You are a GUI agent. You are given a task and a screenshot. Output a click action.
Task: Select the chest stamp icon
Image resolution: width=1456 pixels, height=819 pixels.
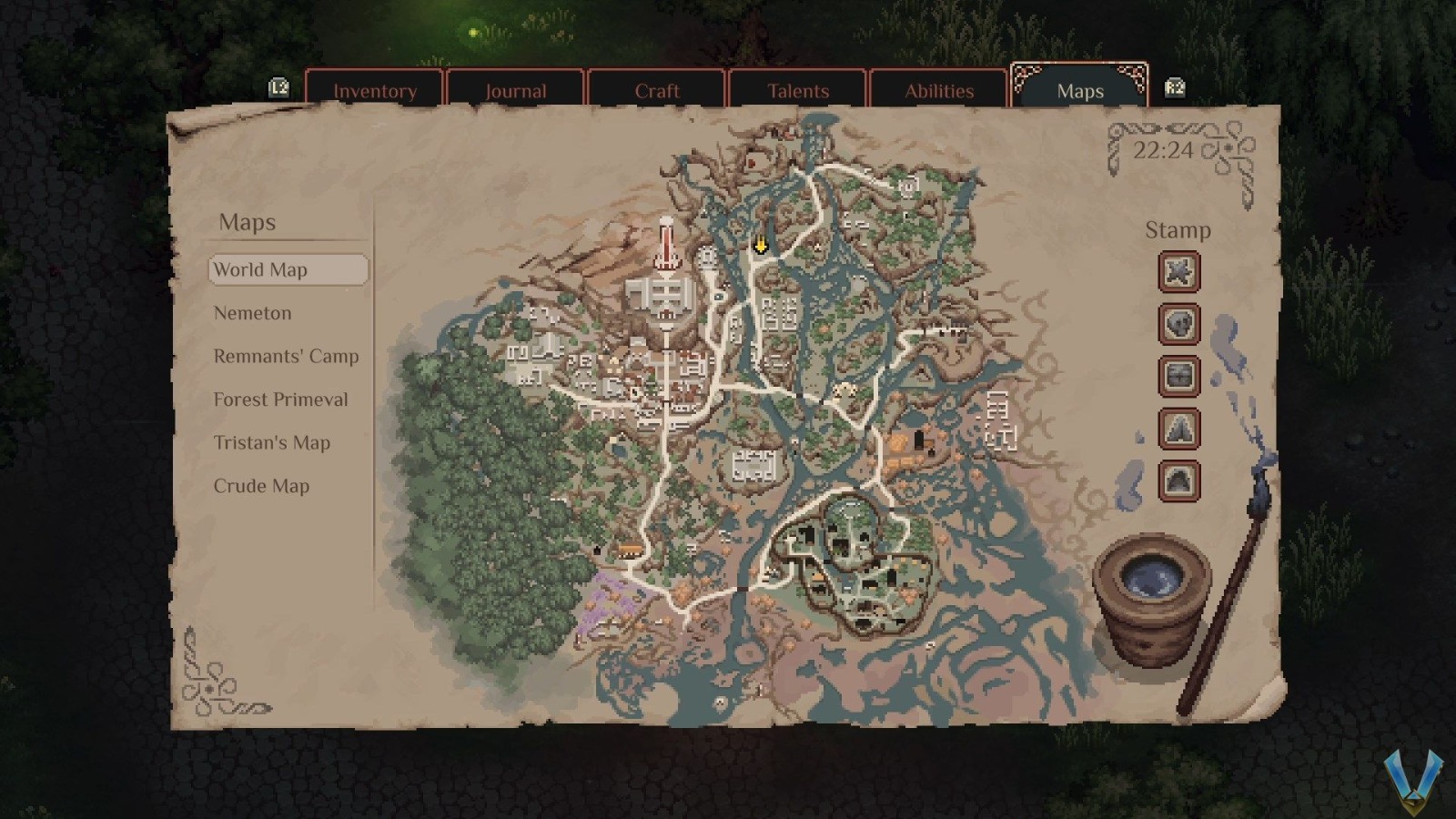pos(1178,377)
